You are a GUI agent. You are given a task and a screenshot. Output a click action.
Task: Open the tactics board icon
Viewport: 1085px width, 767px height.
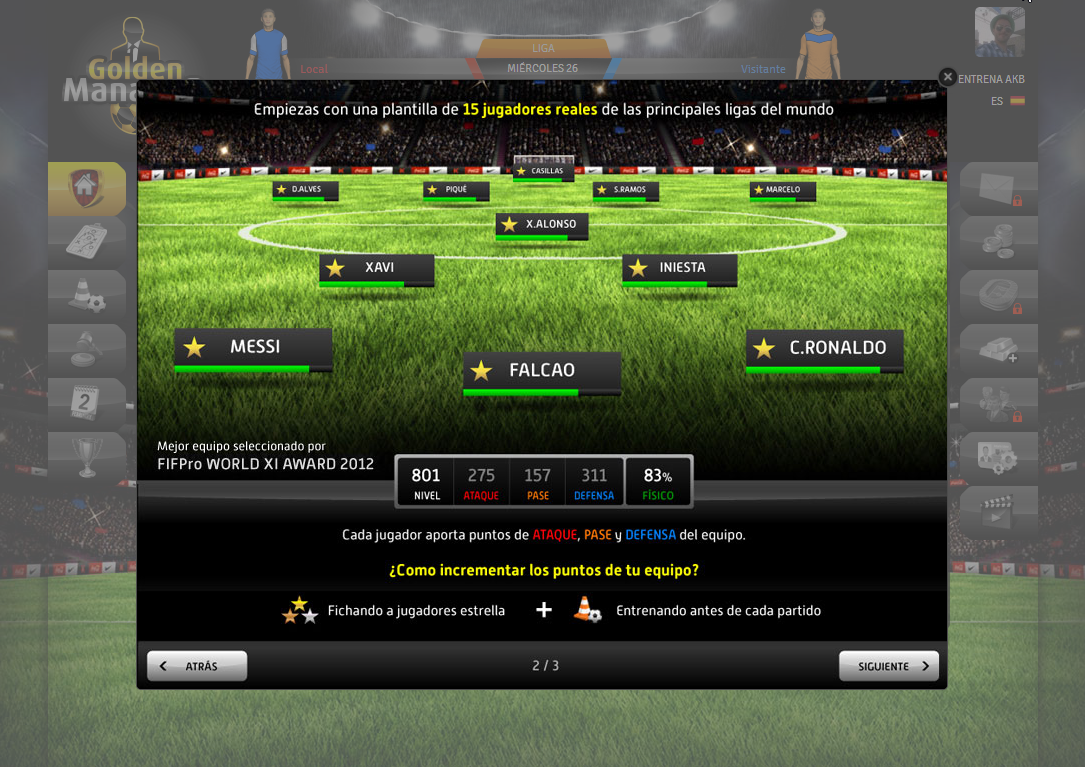[86, 241]
